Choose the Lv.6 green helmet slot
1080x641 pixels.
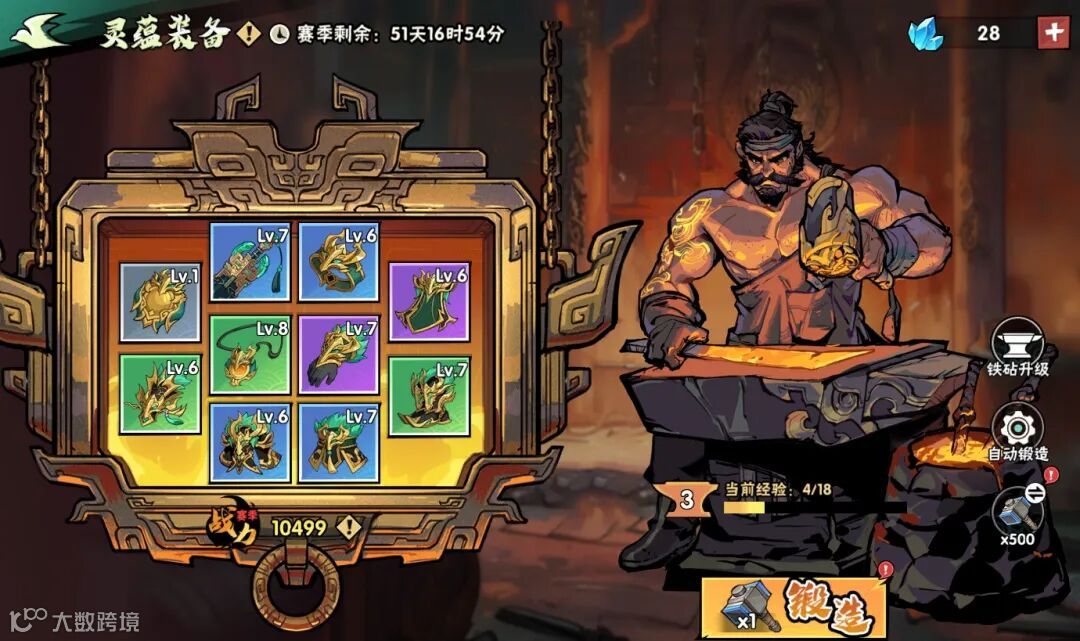pos(160,394)
